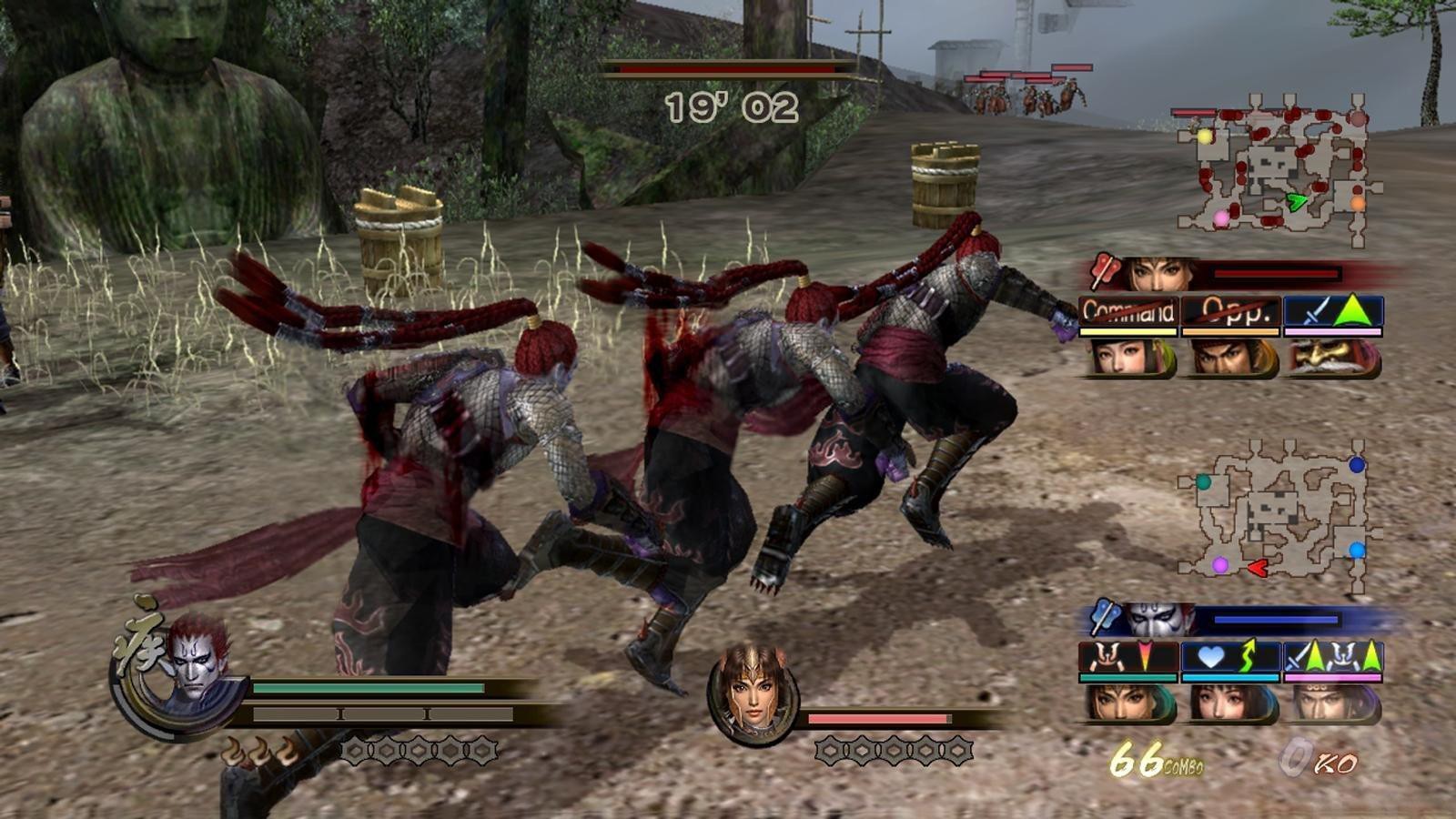The image size is (1456, 819).
Task: Select the helmet defense icon on the pink panel
Action: tap(1344, 655)
